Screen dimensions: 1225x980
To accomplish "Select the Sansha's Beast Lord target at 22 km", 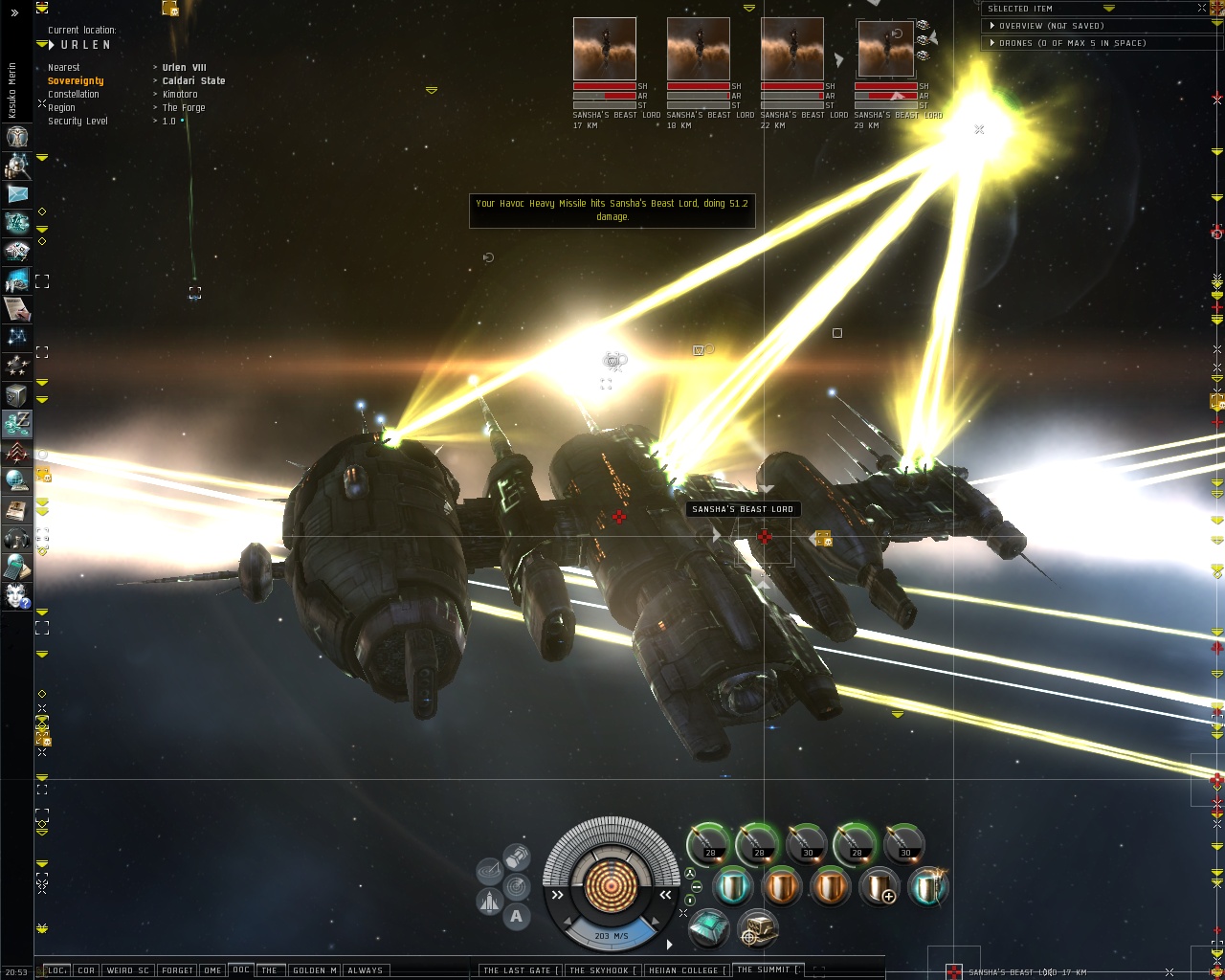I will click(791, 49).
